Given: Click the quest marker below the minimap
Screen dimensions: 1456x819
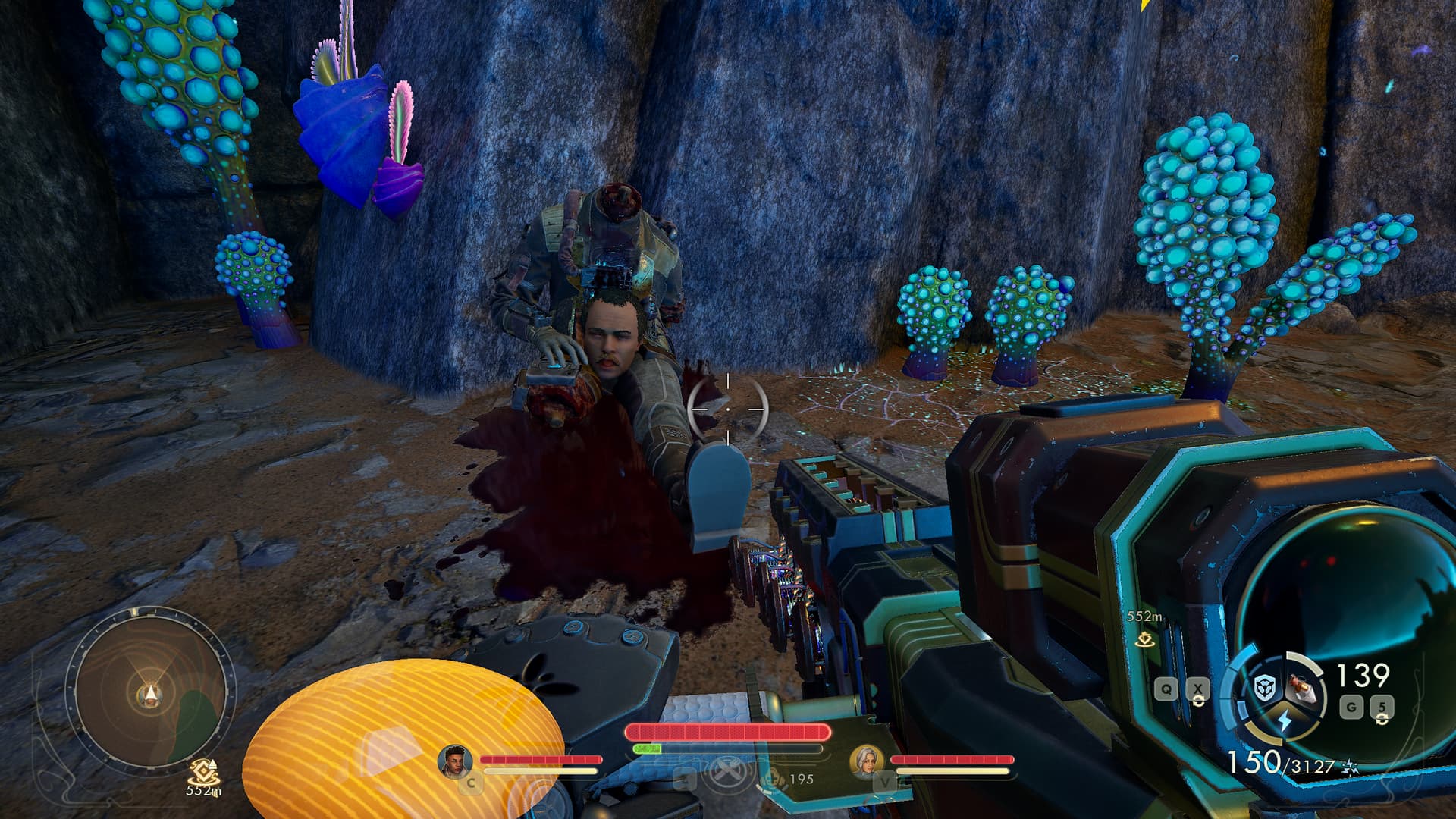Looking at the screenshot, I should 203,771.
